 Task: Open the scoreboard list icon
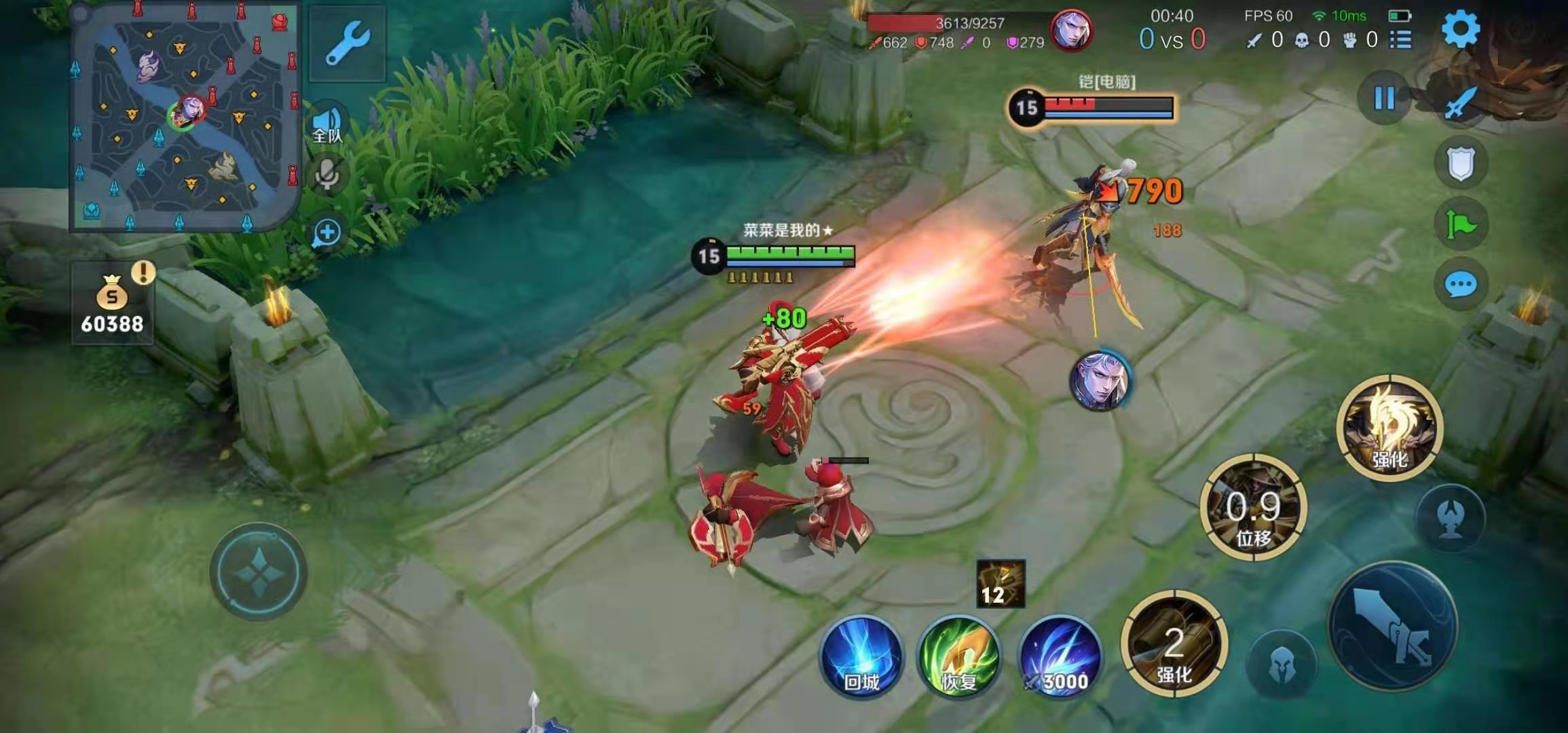1400,40
